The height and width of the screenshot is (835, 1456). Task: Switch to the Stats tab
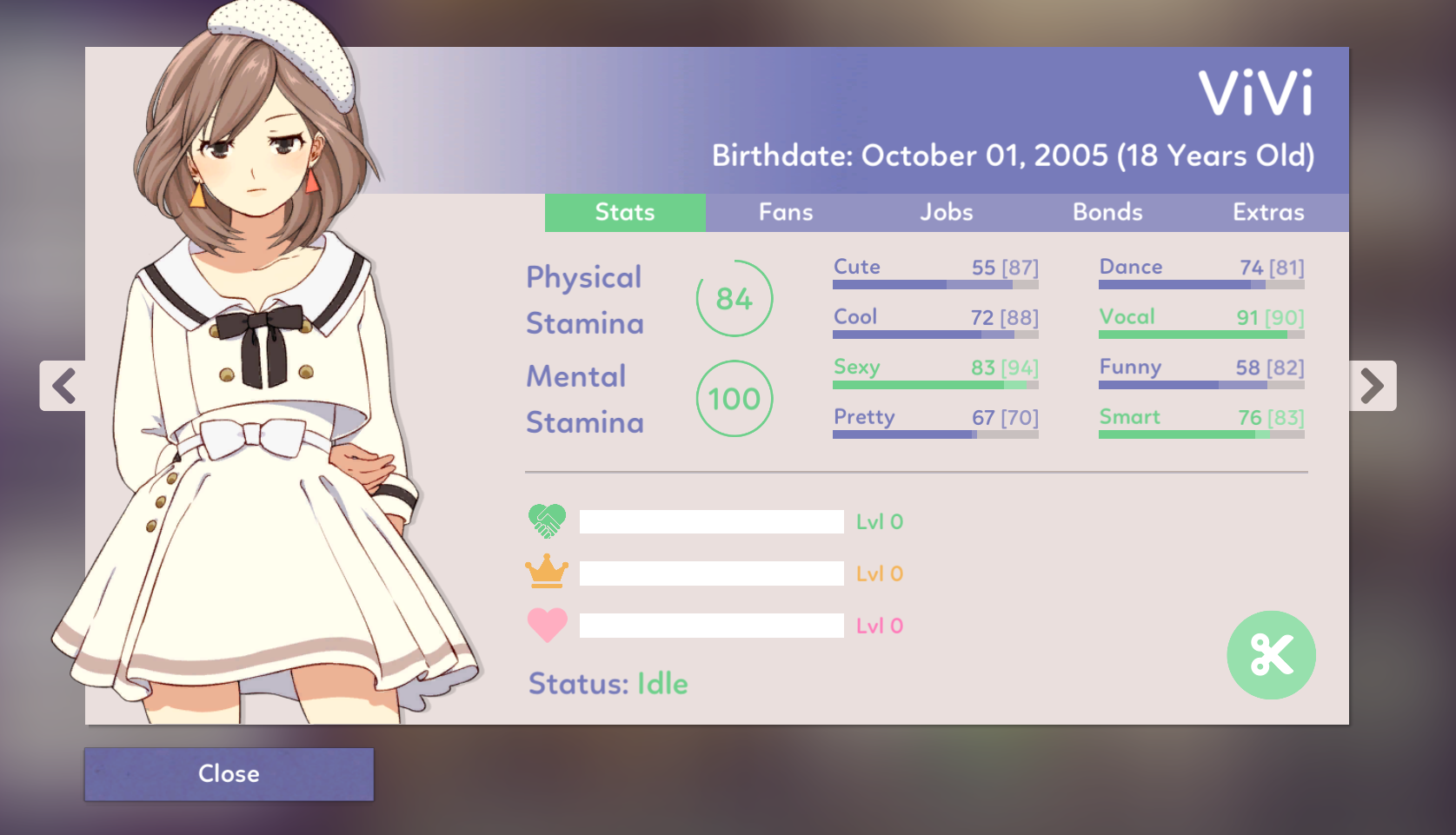[x=625, y=213]
